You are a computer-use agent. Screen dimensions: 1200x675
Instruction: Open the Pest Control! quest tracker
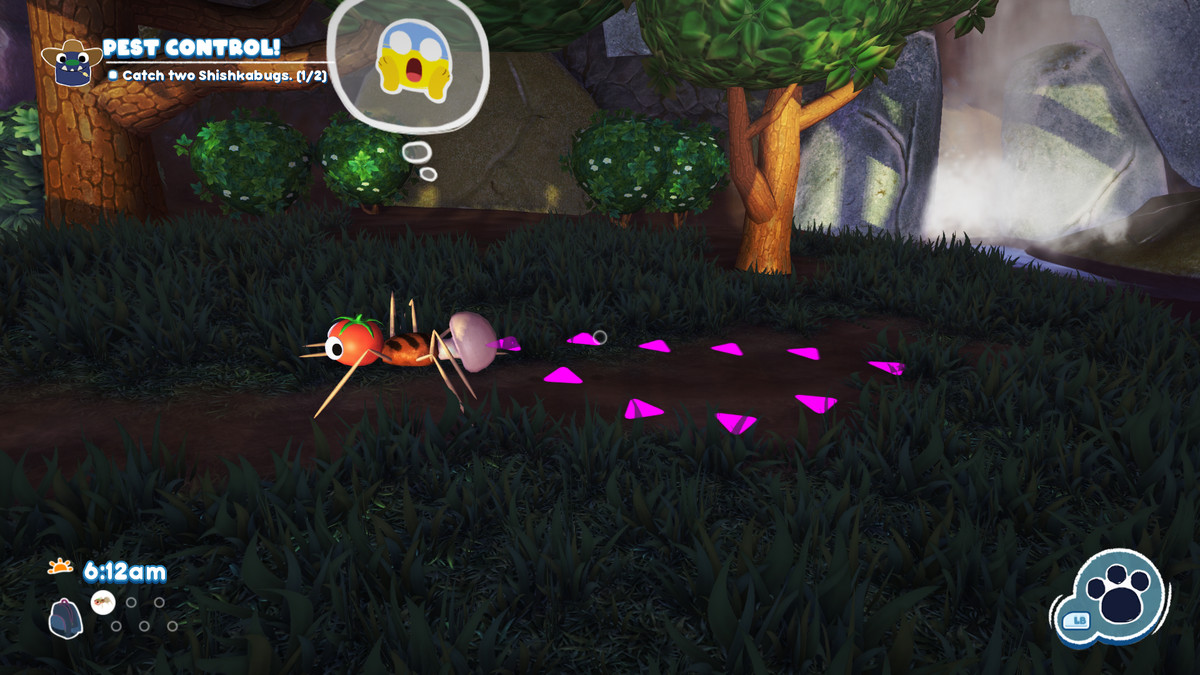pyautogui.click(x=192, y=48)
